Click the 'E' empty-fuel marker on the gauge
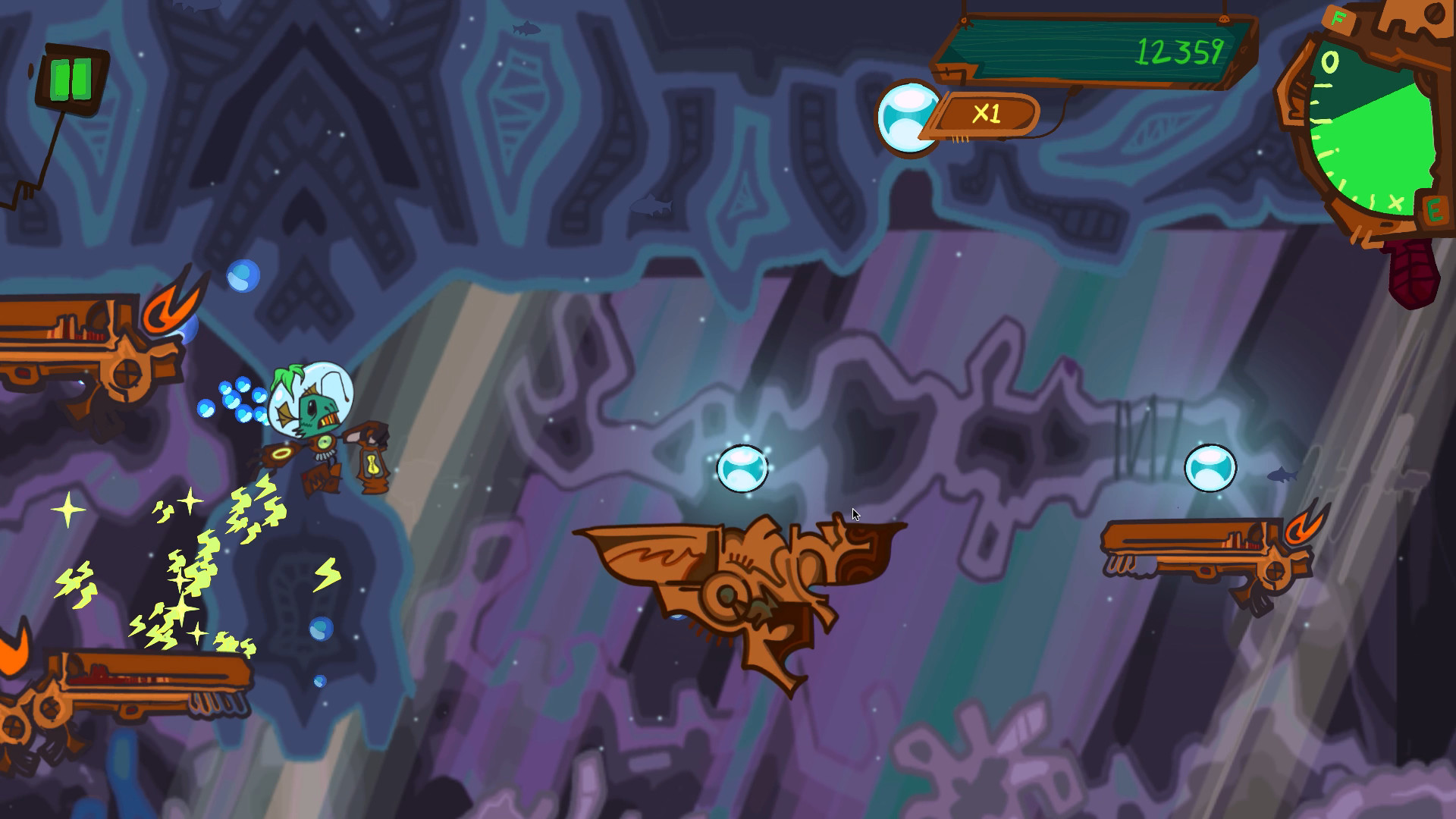 pyautogui.click(x=1436, y=210)
